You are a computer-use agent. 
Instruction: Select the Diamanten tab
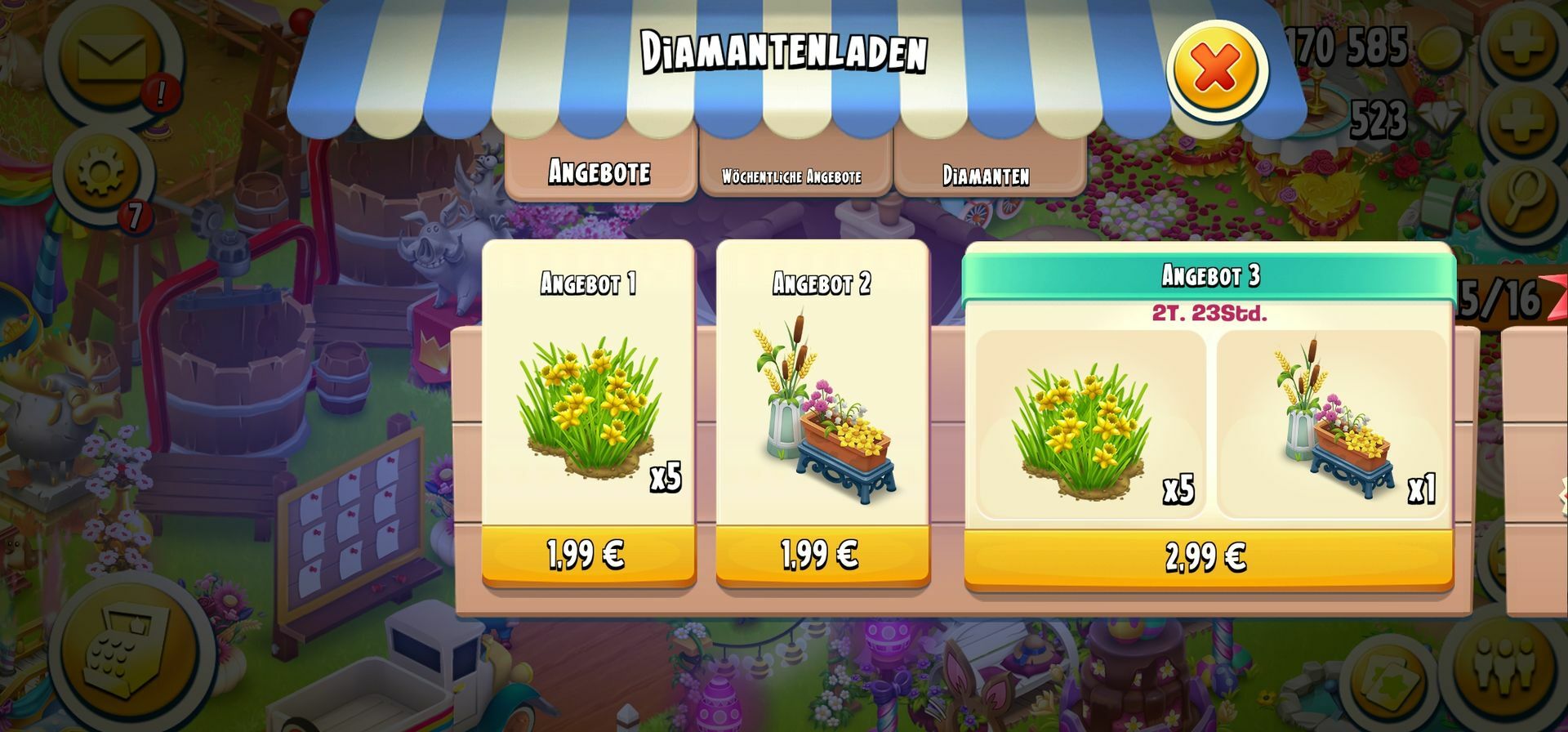[987, 175]
